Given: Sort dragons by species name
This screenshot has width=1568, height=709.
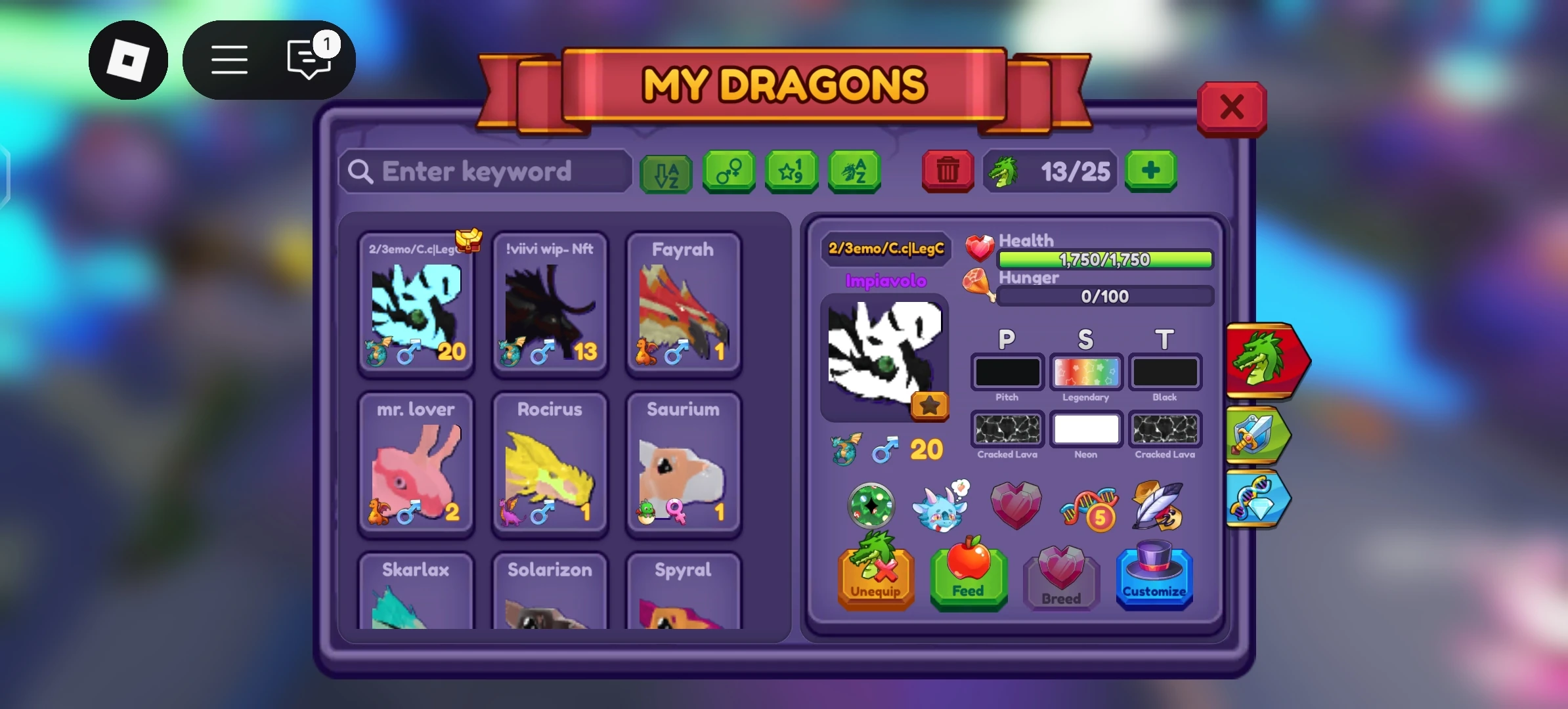Looking at the screenshot, I should tap(854, 172).
